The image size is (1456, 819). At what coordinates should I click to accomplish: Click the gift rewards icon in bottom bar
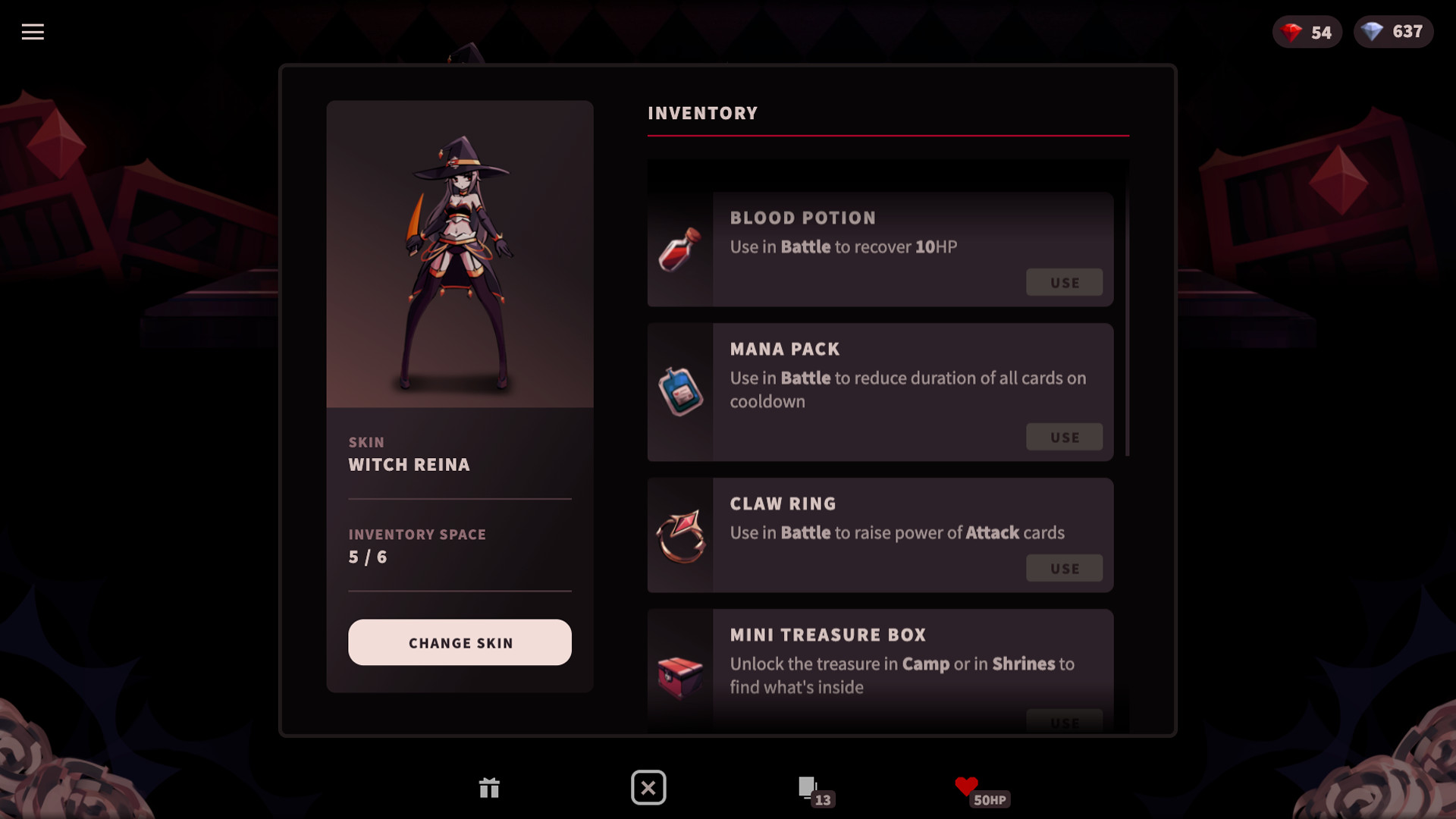coord(489,788)
